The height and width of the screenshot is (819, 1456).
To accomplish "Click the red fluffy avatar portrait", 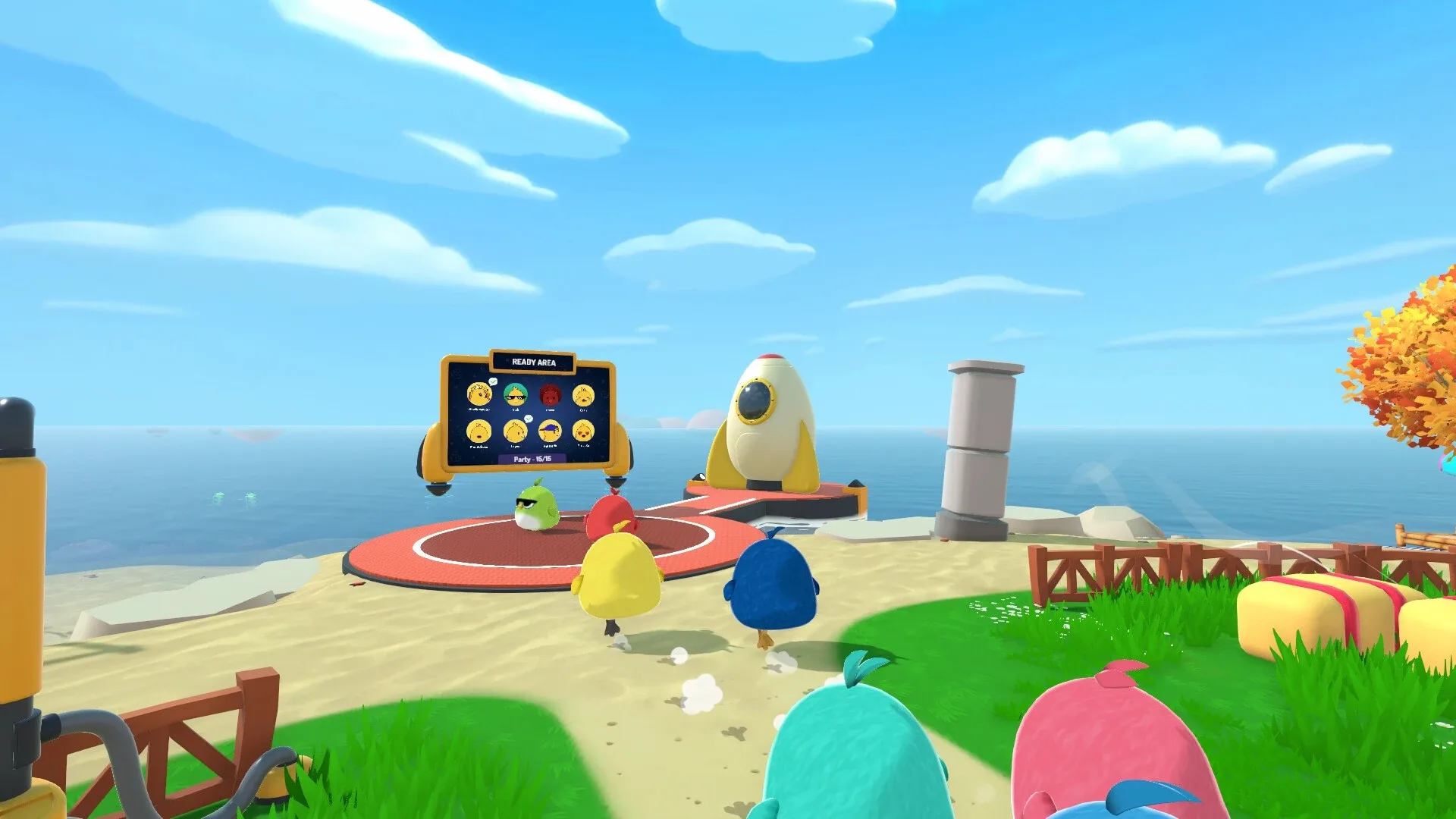I will click(551, 396).
